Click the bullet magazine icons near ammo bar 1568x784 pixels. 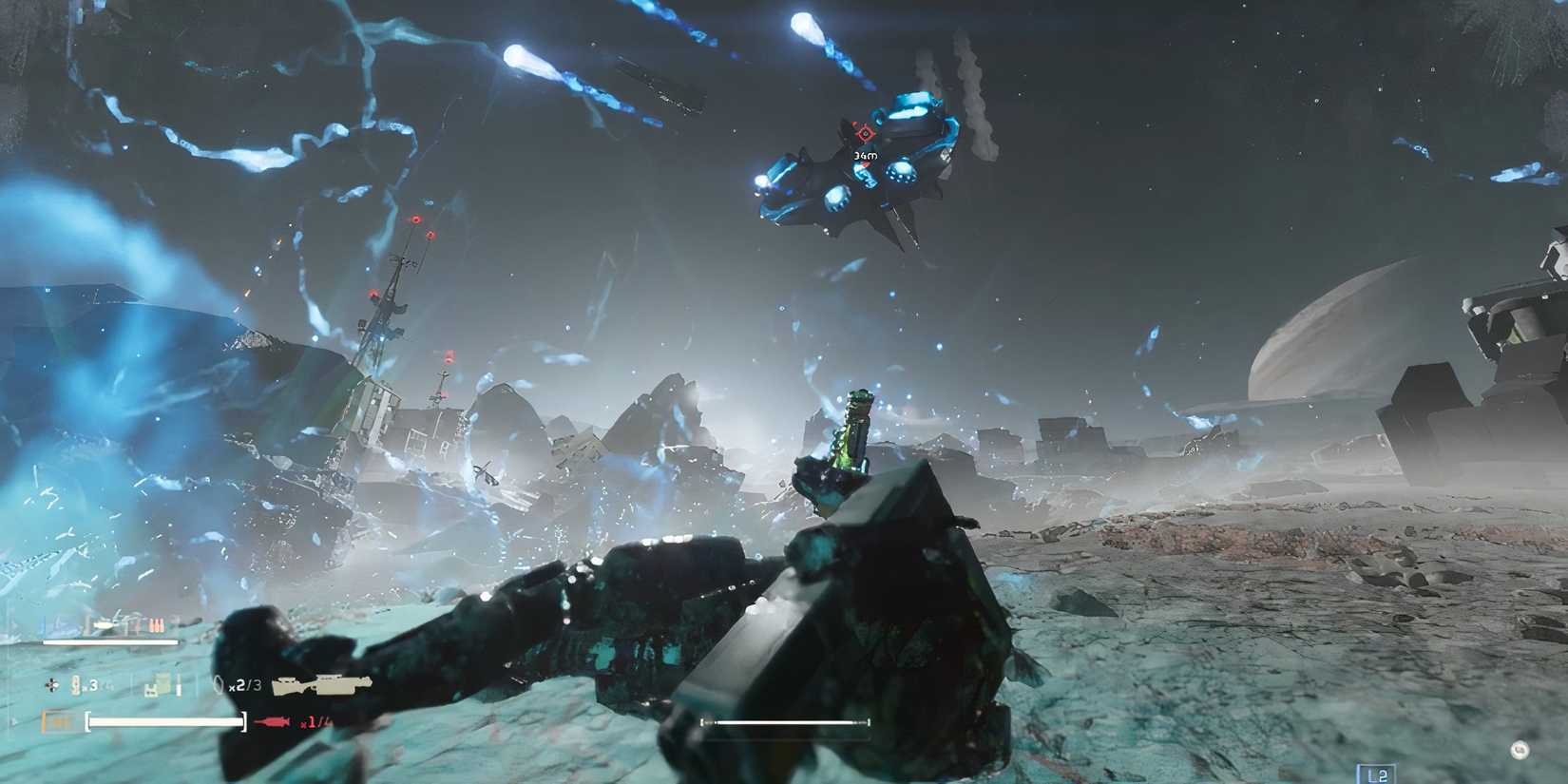point(156,624)
